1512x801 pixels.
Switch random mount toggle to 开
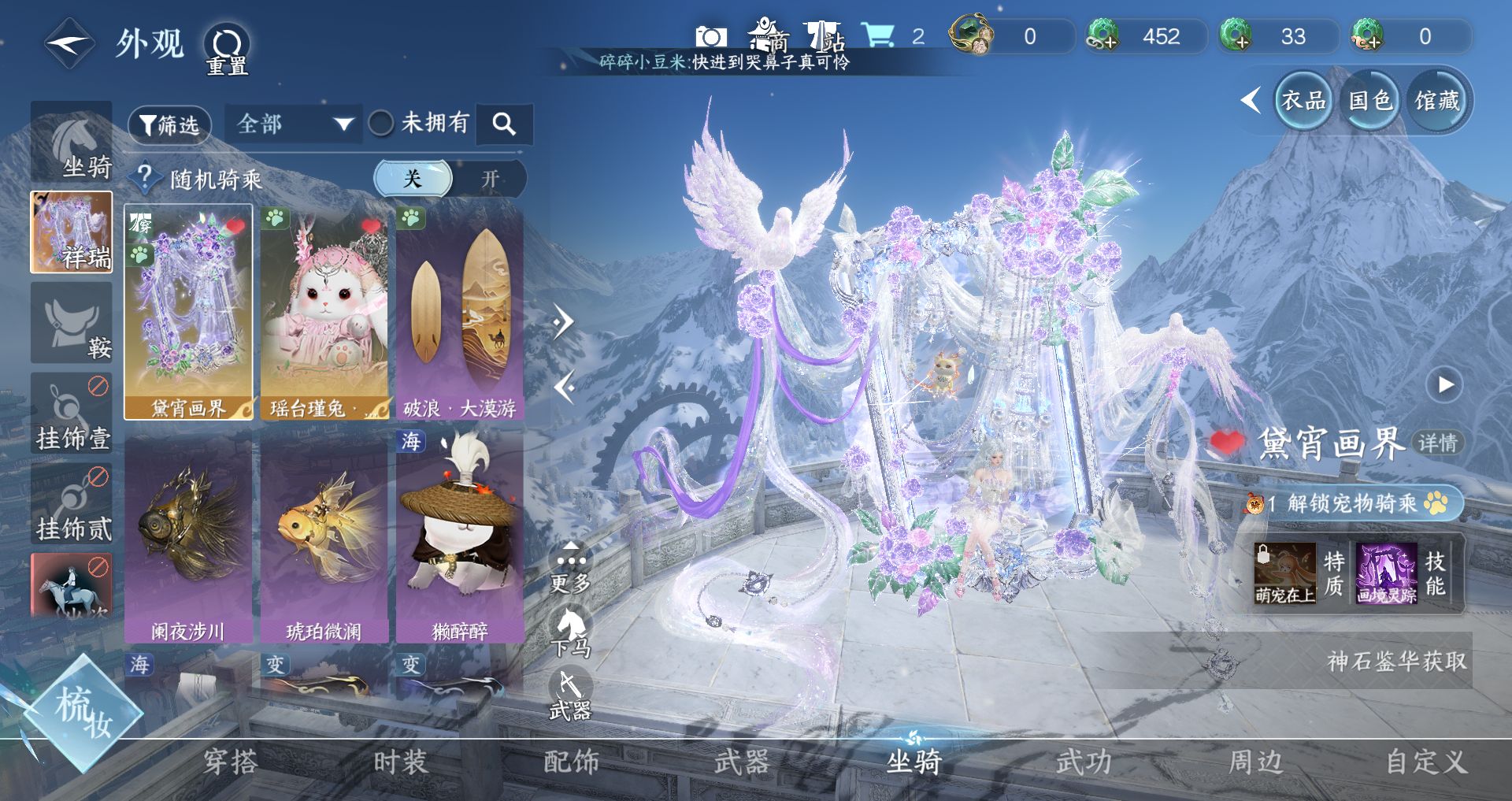pos(490,179)
